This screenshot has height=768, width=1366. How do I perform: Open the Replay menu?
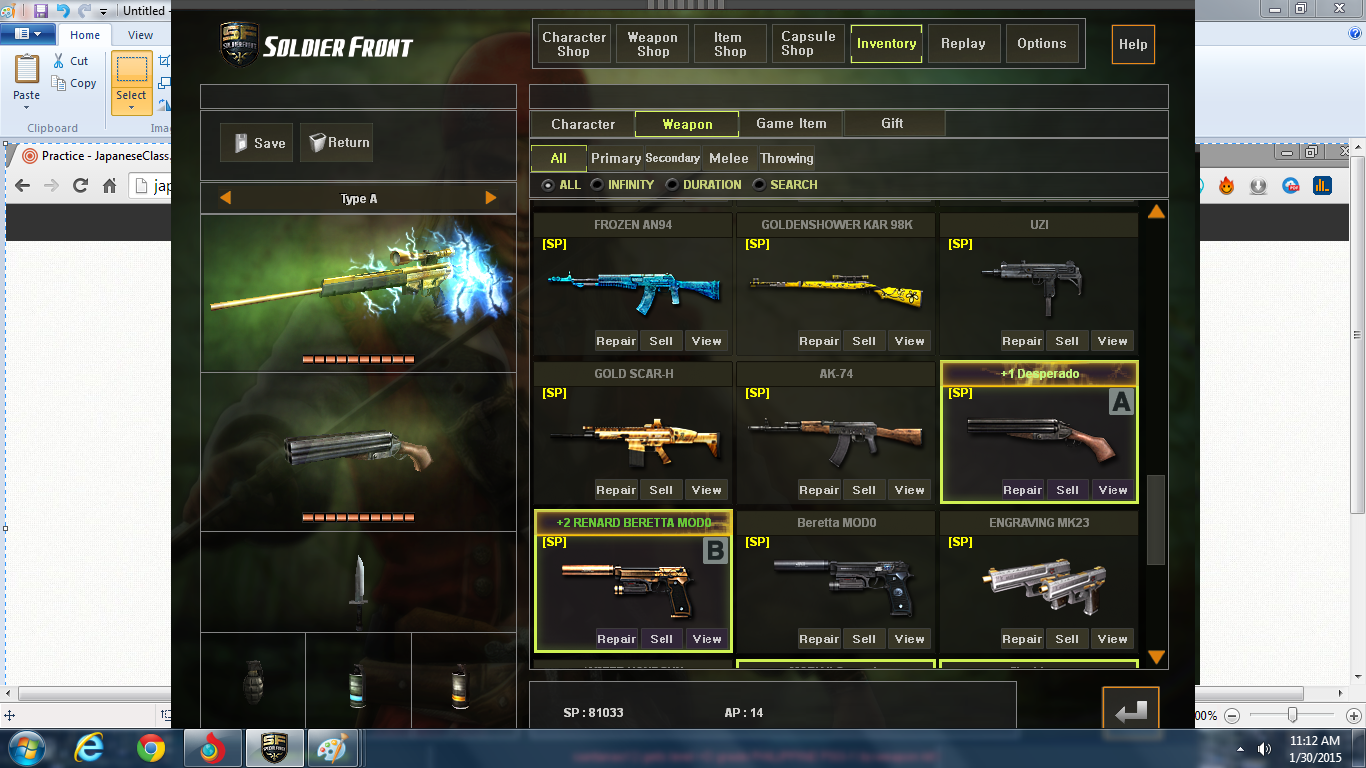point(963,44)
